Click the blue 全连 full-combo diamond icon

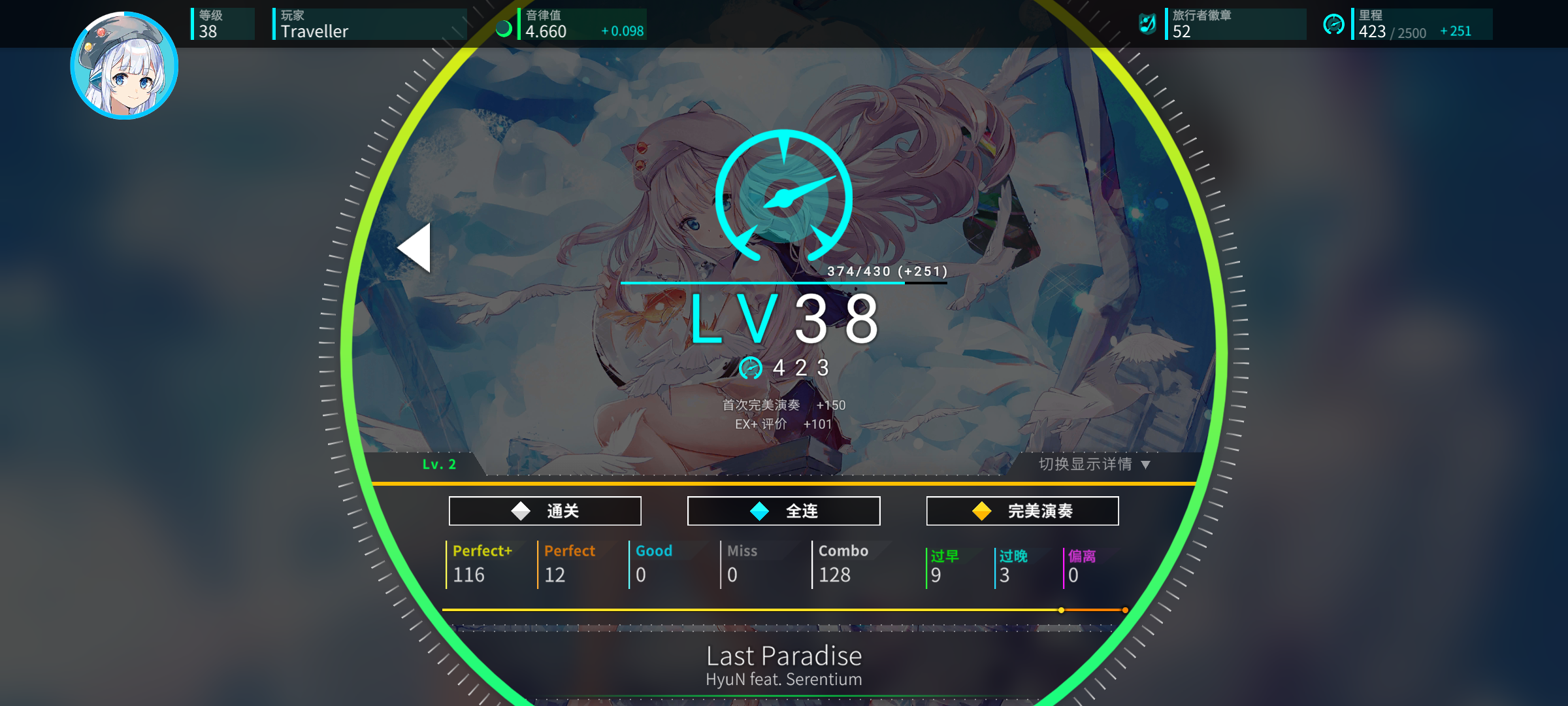coord(759,511)
